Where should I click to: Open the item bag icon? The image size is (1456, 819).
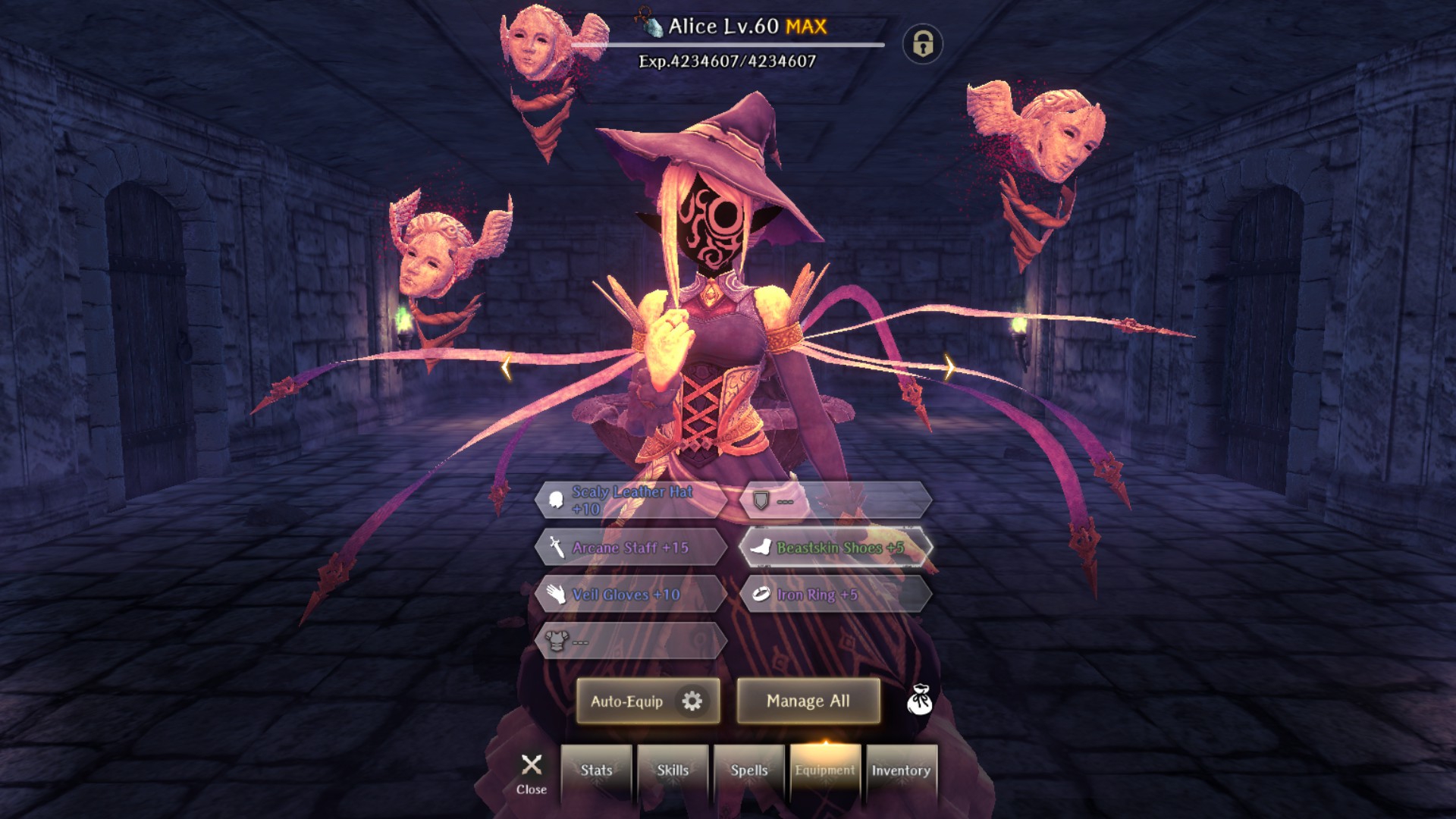[919, 701]
